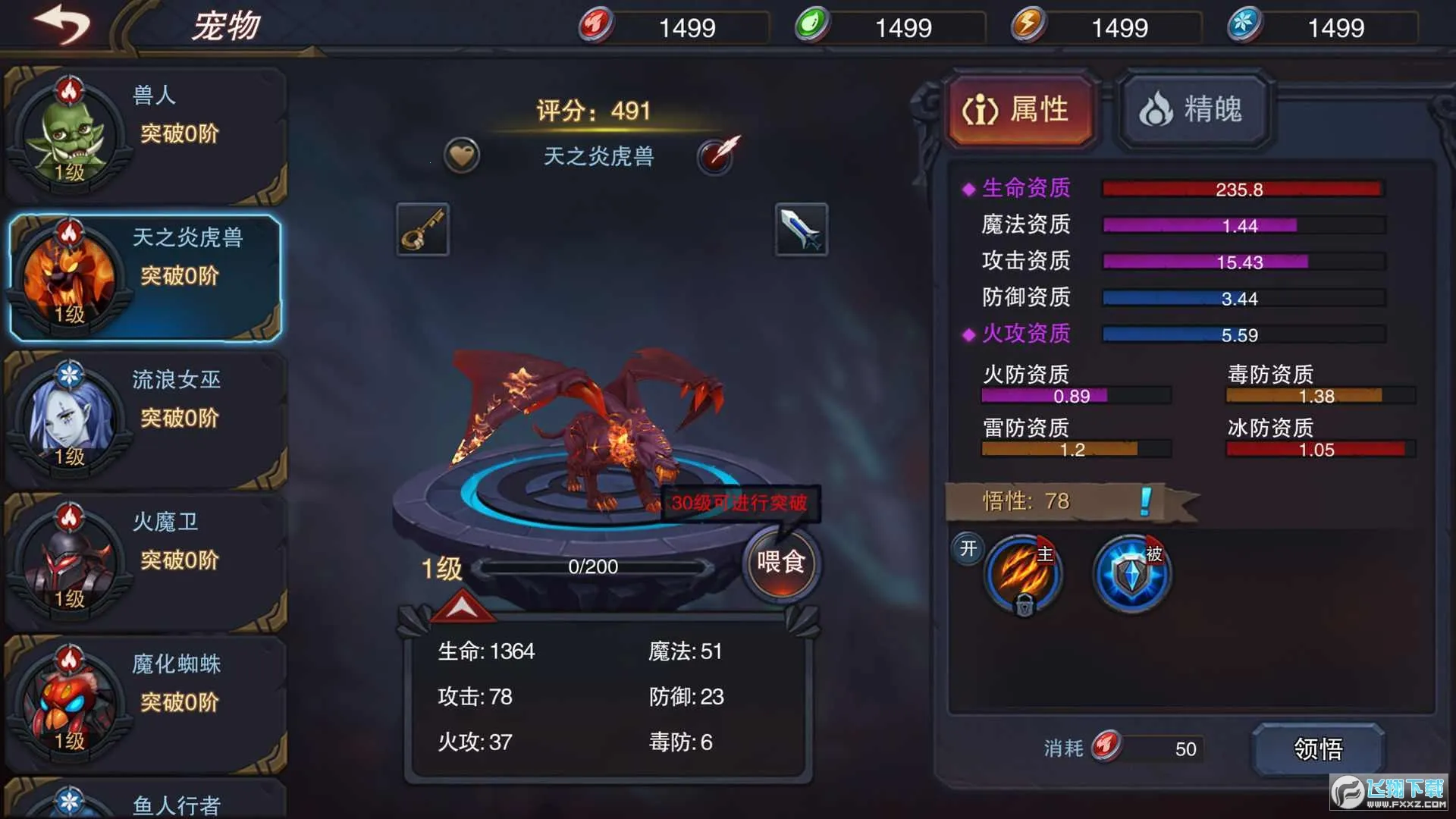Click the golden key unlock icon

[x=422, y=228]
